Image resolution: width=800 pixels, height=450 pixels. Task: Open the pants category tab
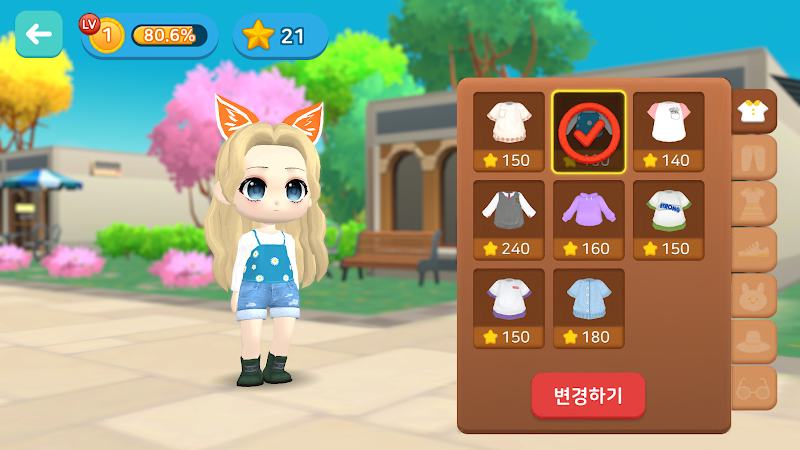pyautogui.click(x=754, y=158)
